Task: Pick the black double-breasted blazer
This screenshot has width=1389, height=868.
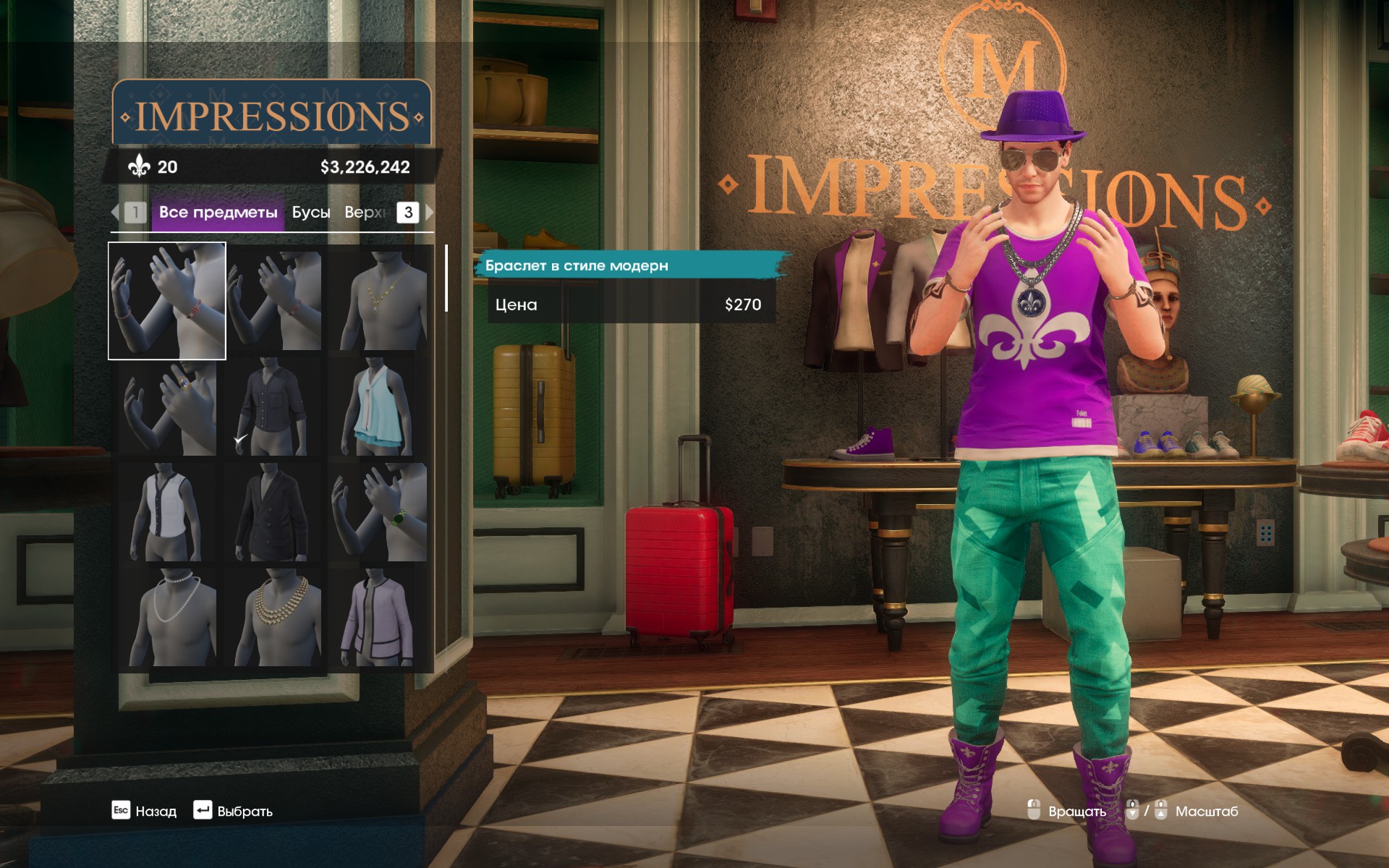Action: pyautogui.click(x=273, y=513)
